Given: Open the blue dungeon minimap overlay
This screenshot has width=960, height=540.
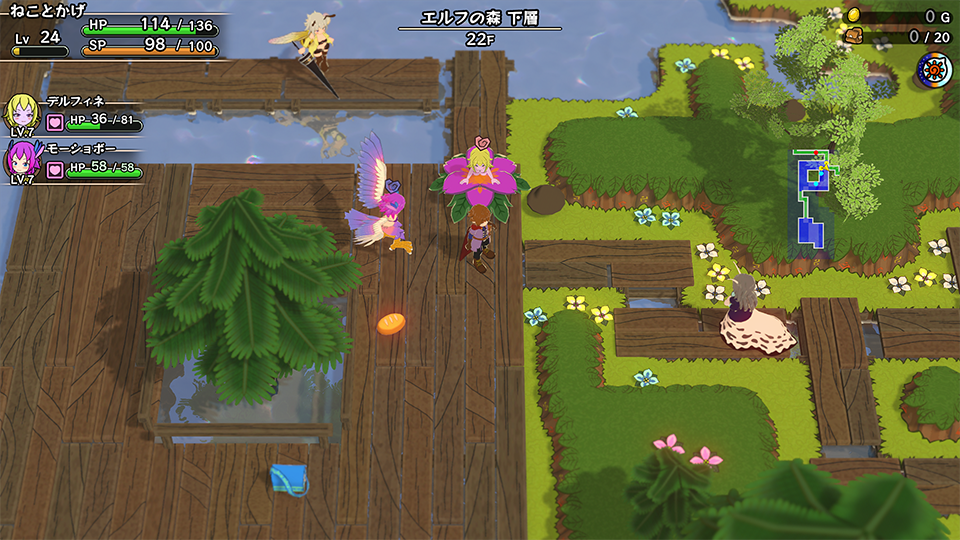Looking at the screenshot, I should click(811, 201).
